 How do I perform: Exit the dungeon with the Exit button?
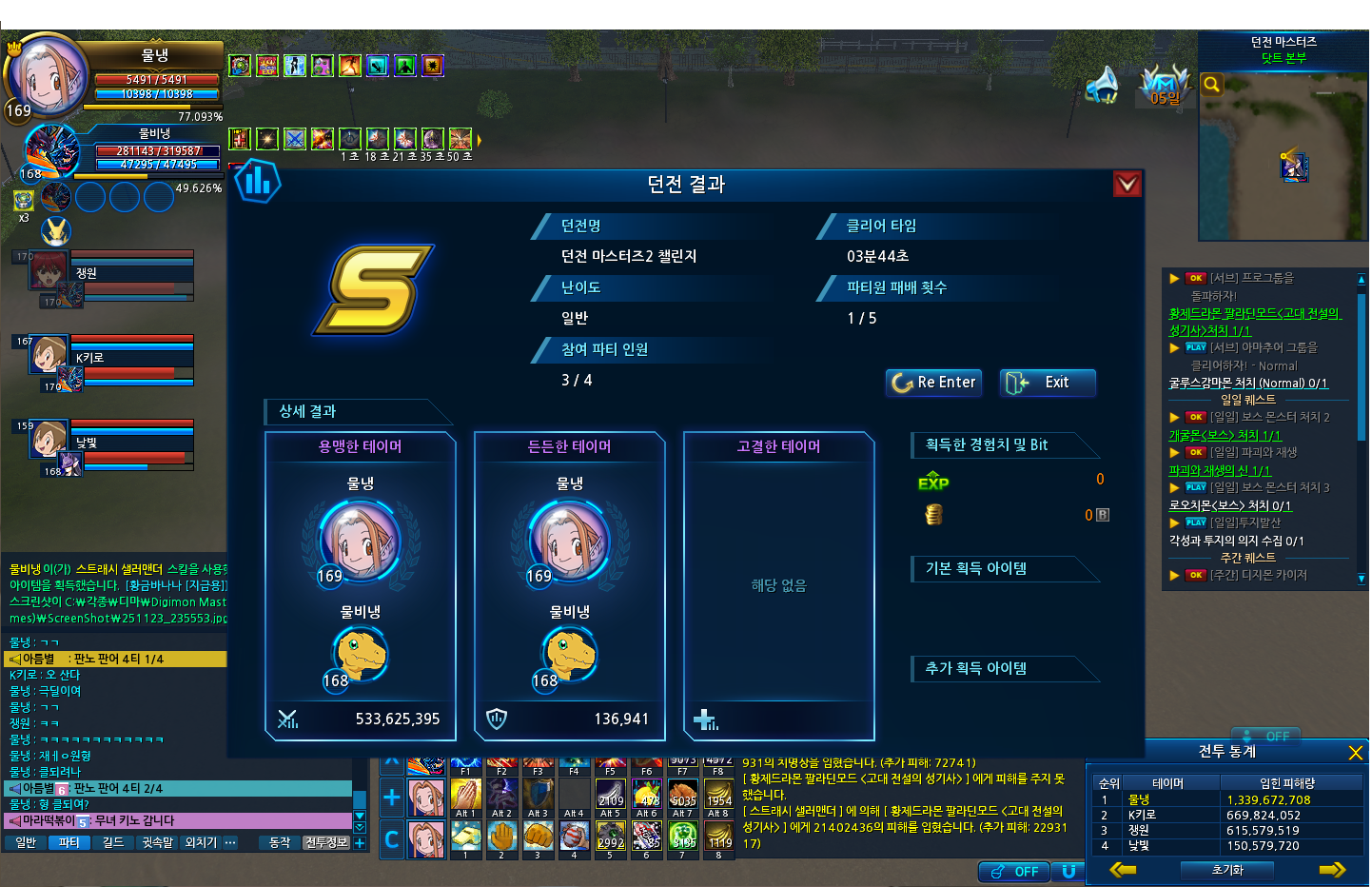1048,383
